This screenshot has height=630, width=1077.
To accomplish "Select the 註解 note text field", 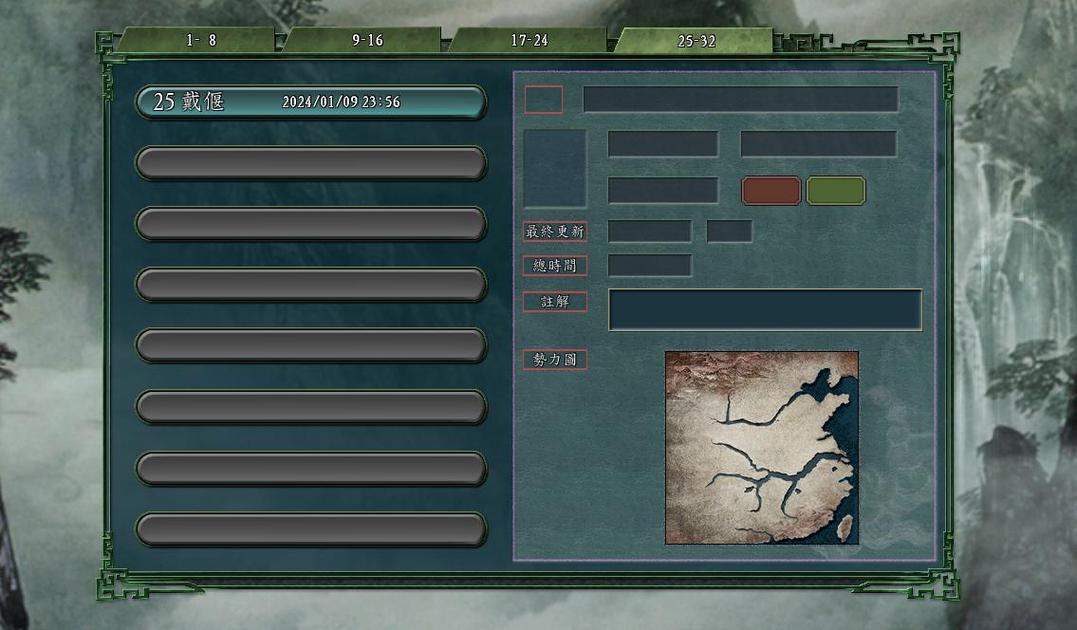I will coord(765,310).
